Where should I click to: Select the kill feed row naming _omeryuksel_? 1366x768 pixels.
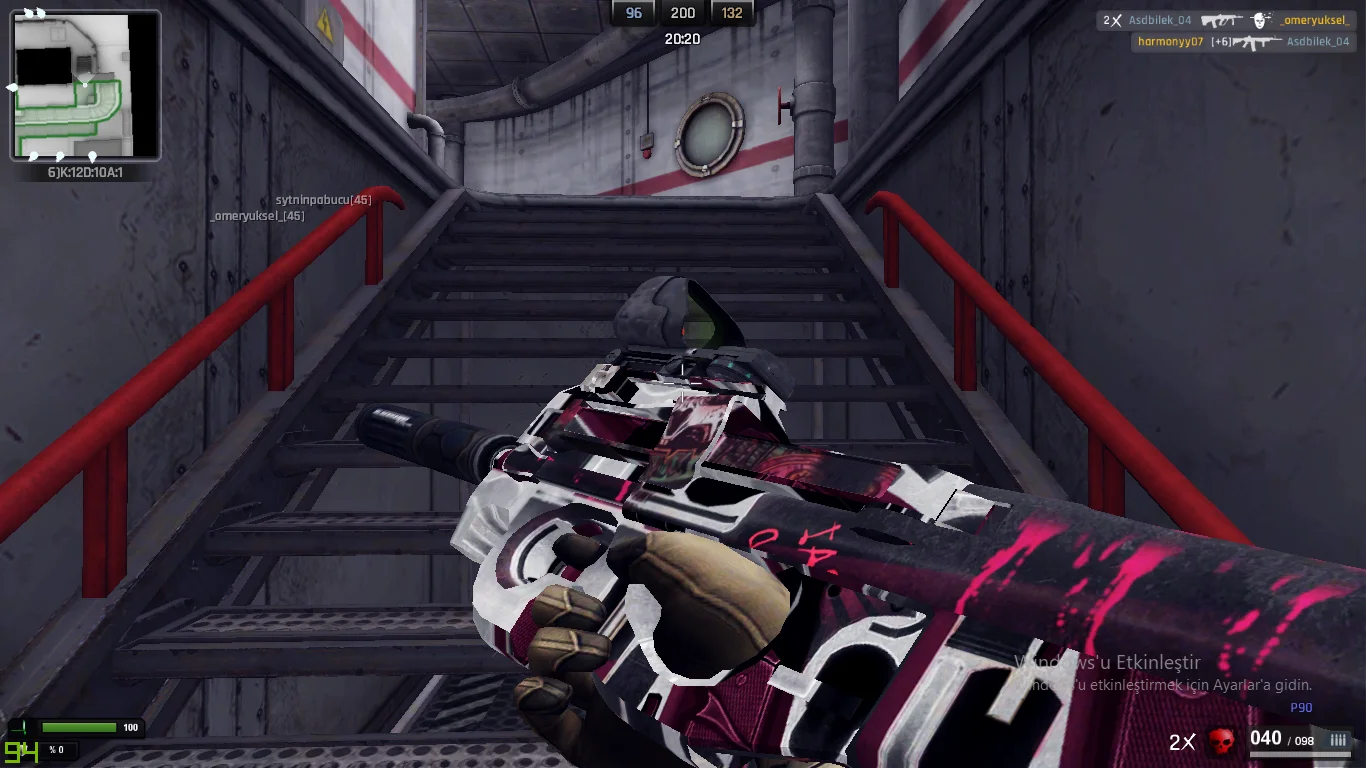pos(1227,20)
